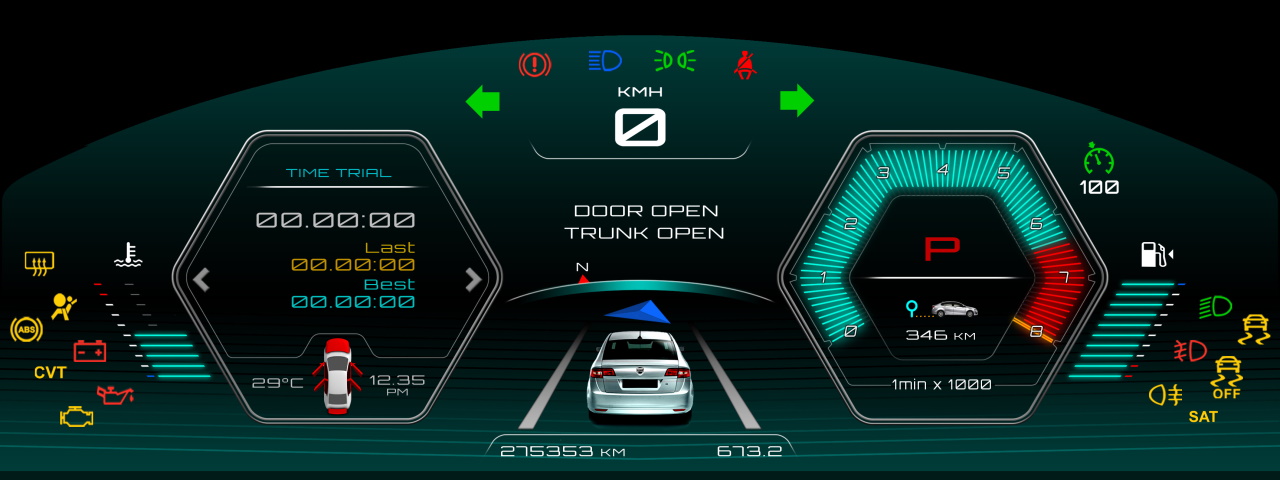This screenshot has height=480, width=1280.
Task: Select the white fuel pump icon
Action: (x=1155, y=254)
